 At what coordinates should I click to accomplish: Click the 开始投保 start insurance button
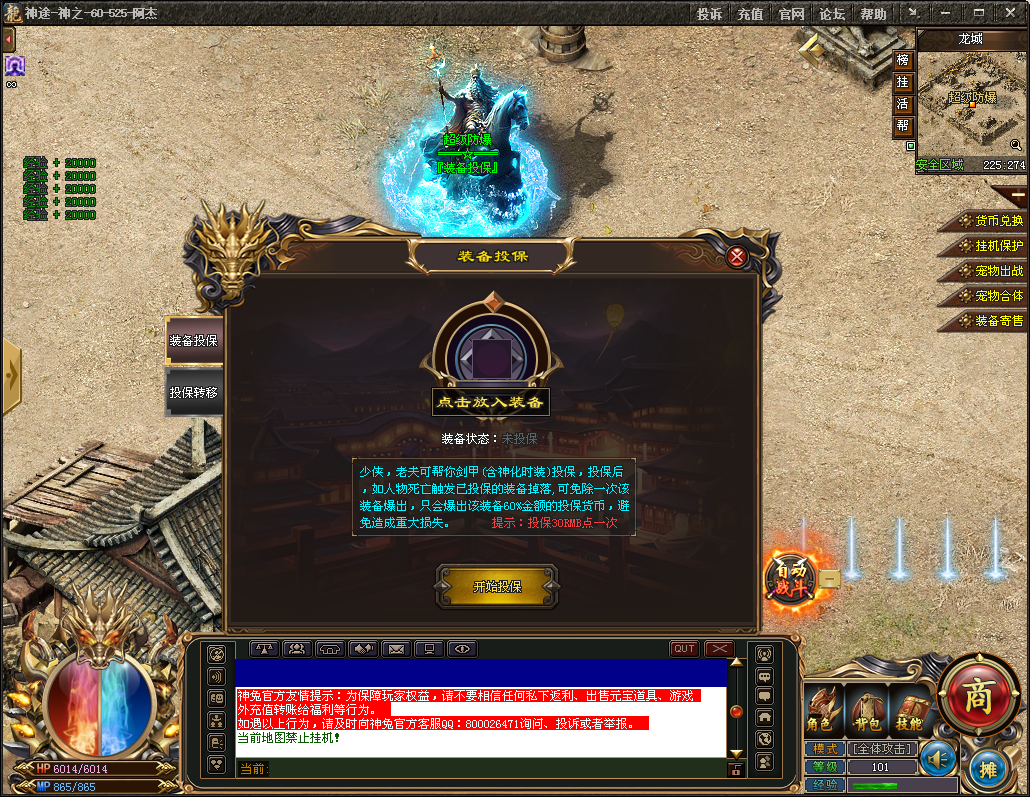point(497,586)
